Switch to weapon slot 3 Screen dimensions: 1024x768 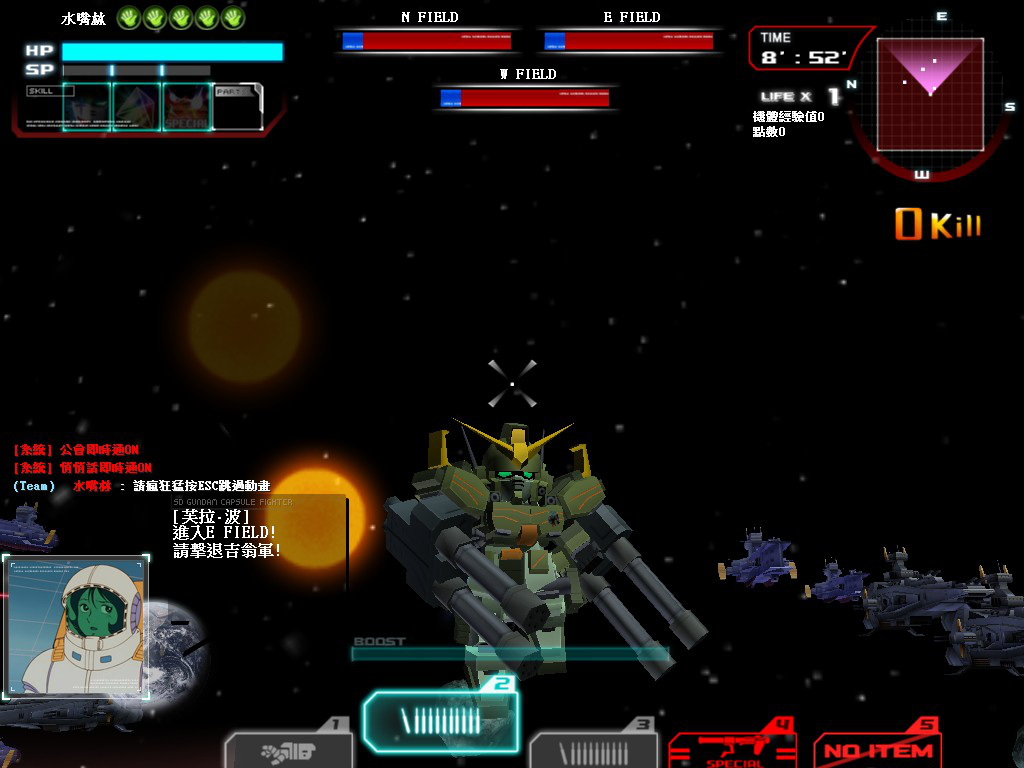click(593, 750)
